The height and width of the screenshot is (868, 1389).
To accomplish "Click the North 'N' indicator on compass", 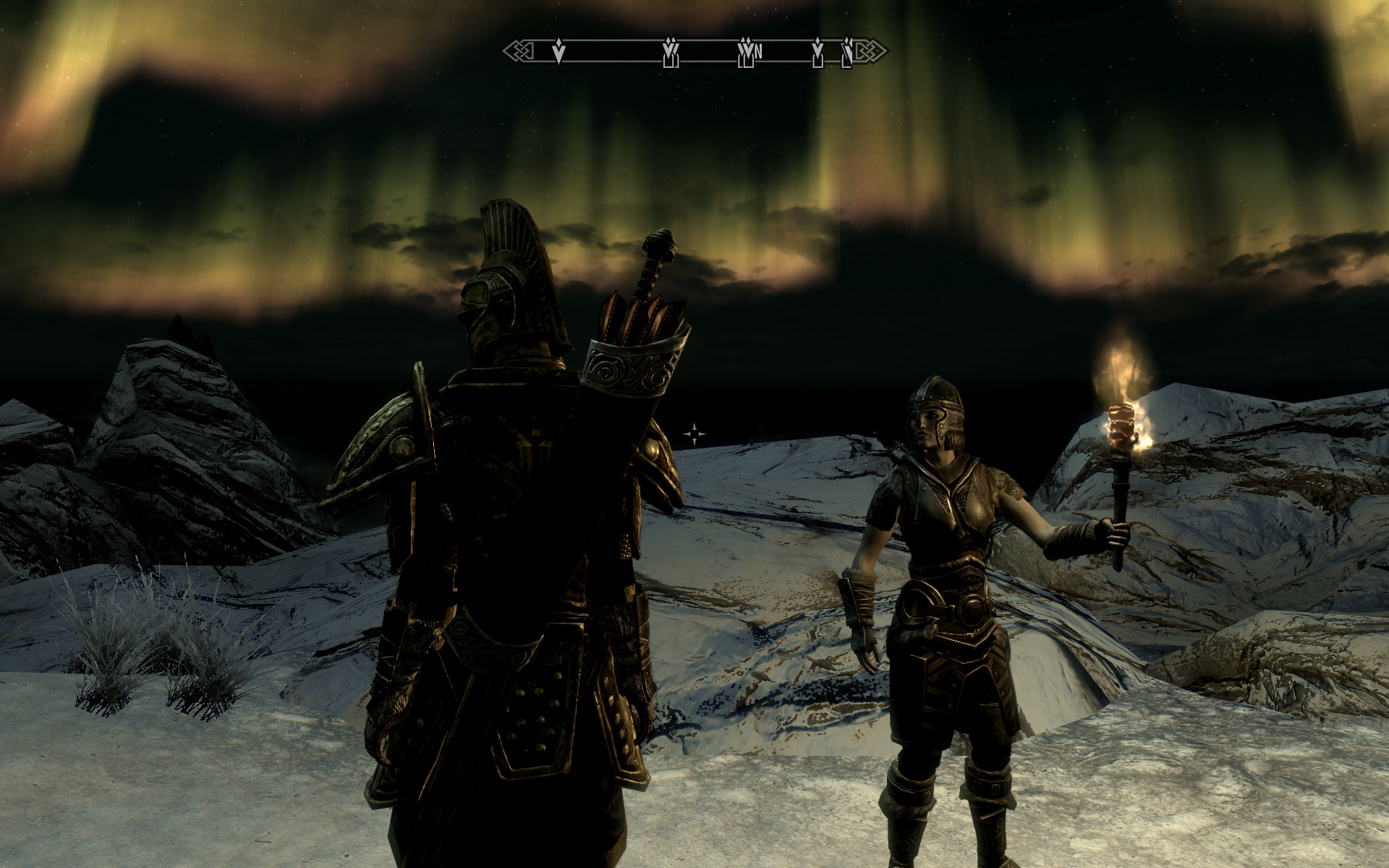I will pos(758,51).
